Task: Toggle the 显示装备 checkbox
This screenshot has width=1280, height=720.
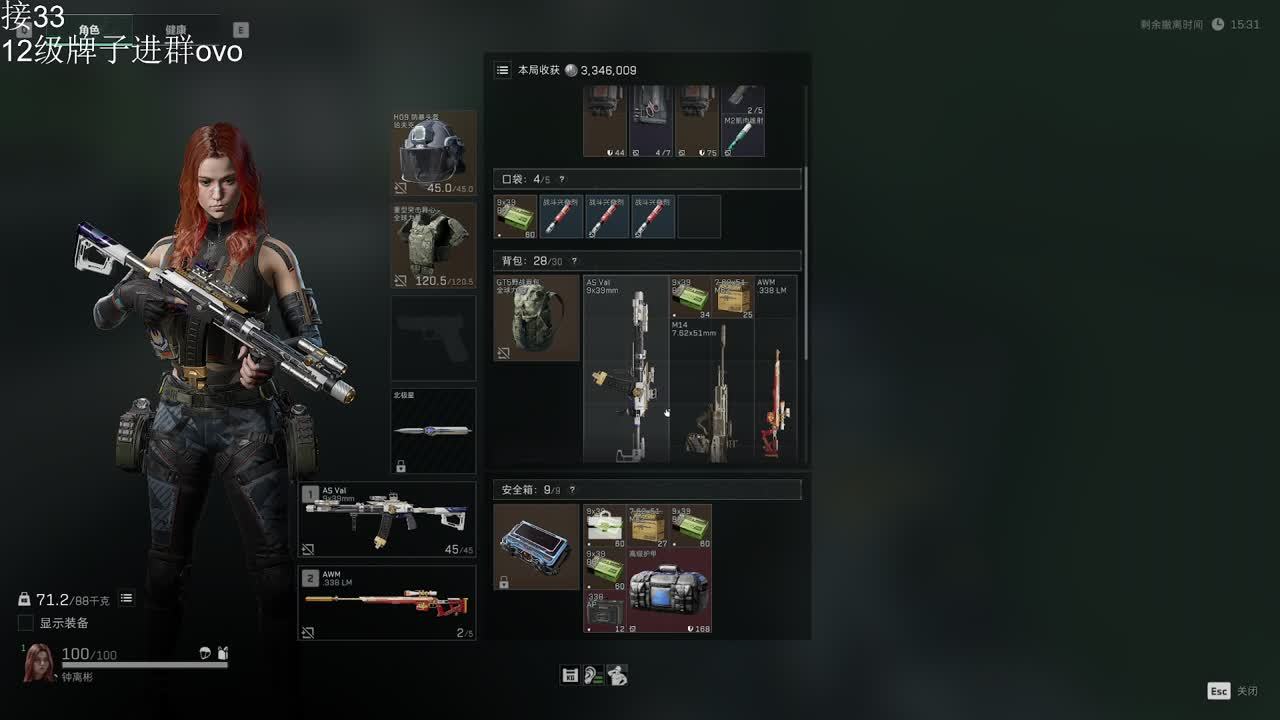Action: click(26, 623)
